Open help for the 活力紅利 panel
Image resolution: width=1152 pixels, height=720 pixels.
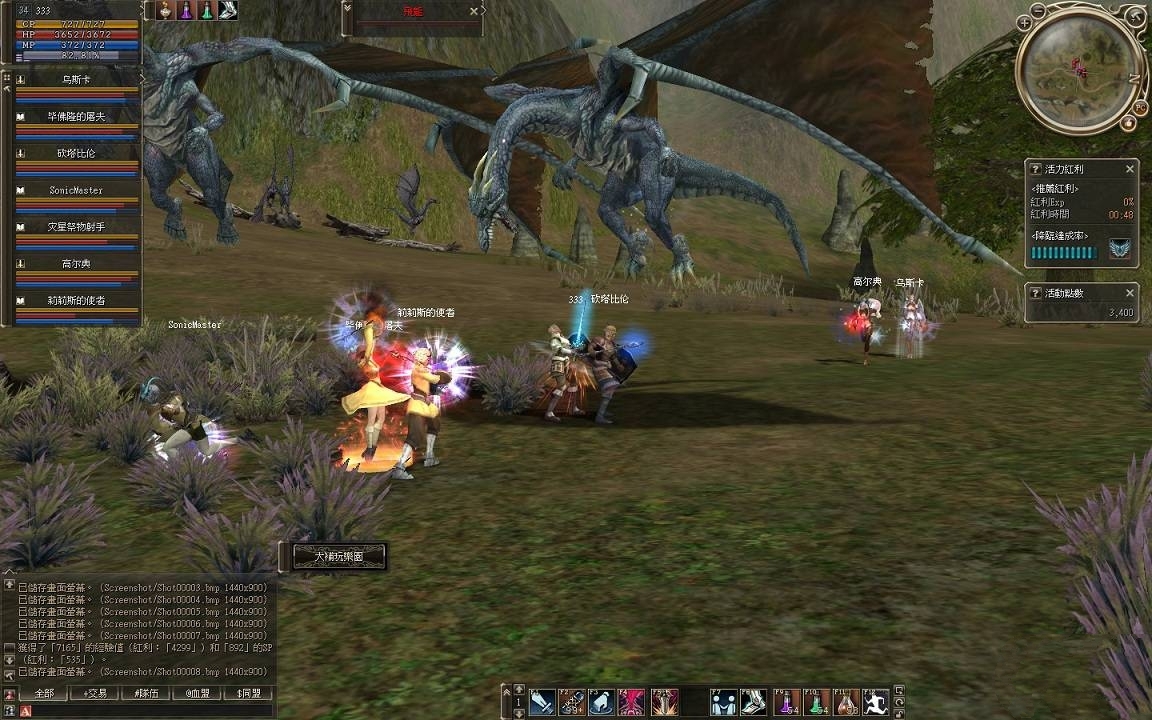[1036, 169]
